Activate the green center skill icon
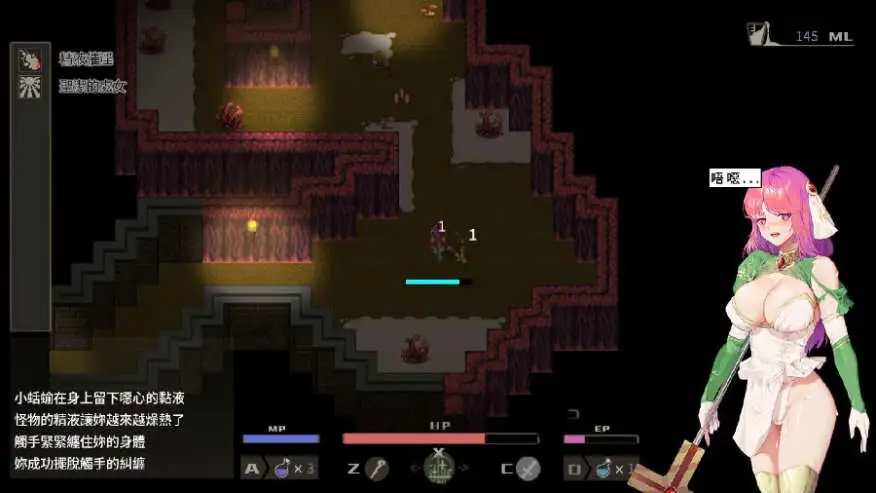The width and height of the screenshot is (876, 493). (x=440, y=467)
